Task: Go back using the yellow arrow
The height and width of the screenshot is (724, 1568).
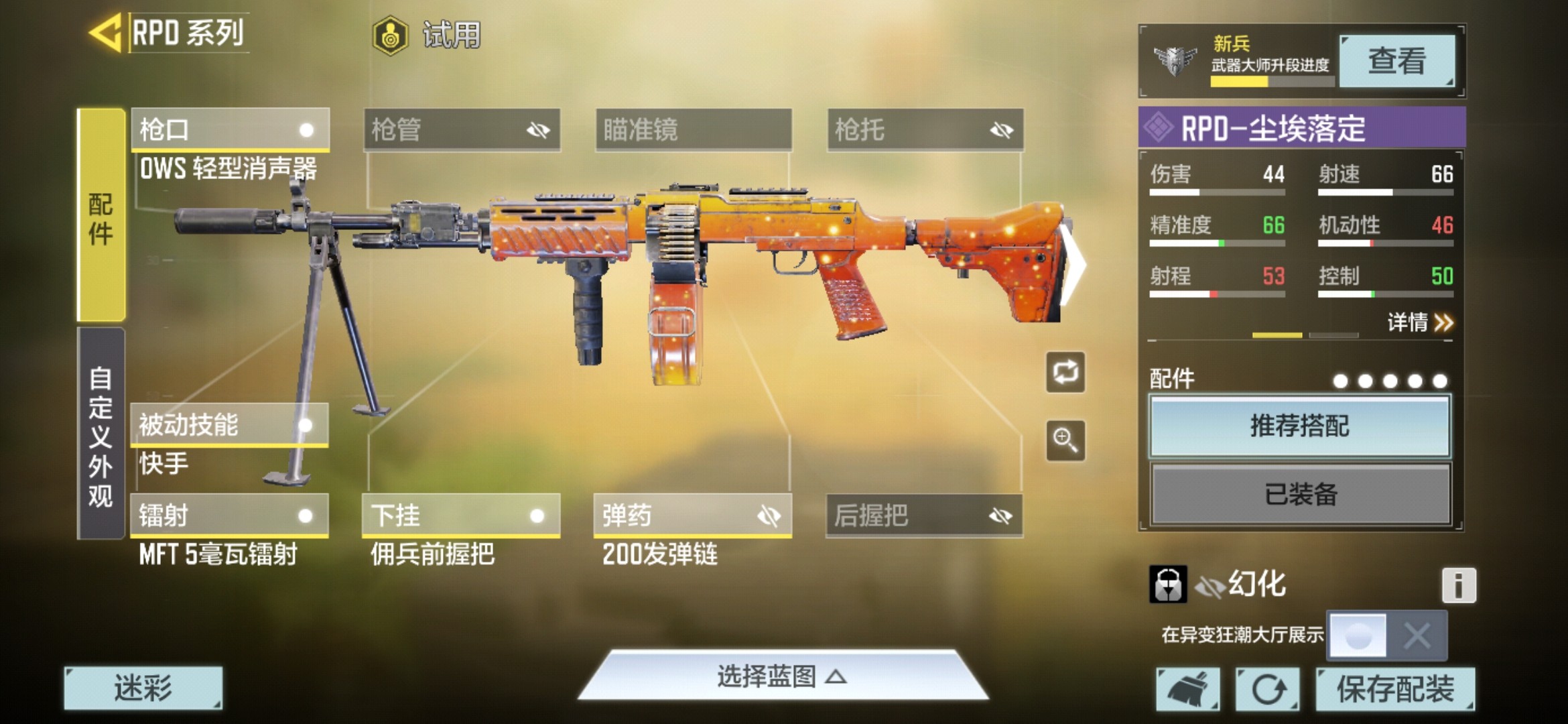Action: pyautogui.click(x=106, y=32)
